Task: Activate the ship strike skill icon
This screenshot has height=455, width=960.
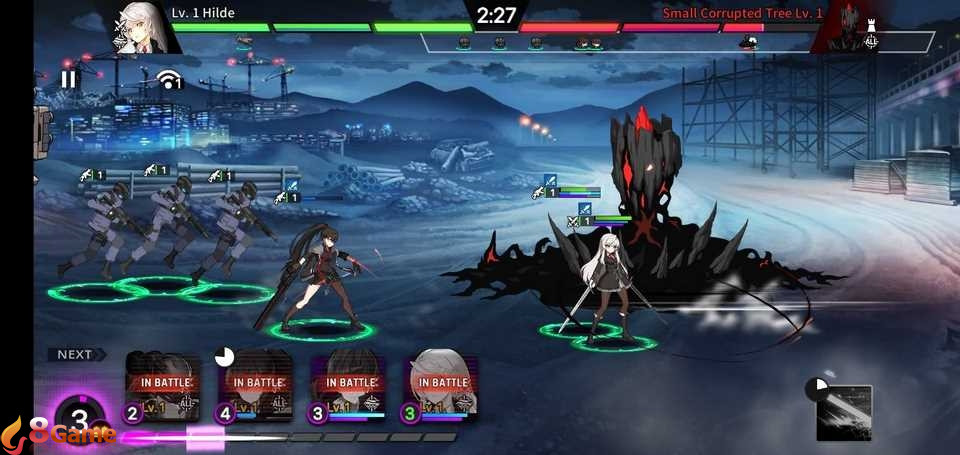Action: [844, 412]
